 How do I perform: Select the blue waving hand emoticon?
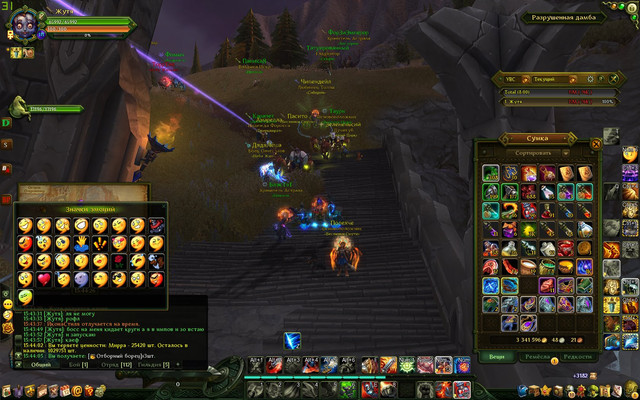(82, 242)
